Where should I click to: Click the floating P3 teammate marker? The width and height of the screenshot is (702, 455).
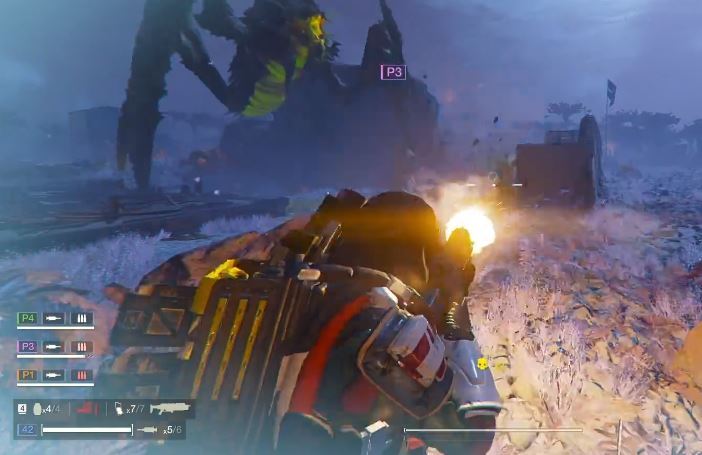[x=393, y=72]
